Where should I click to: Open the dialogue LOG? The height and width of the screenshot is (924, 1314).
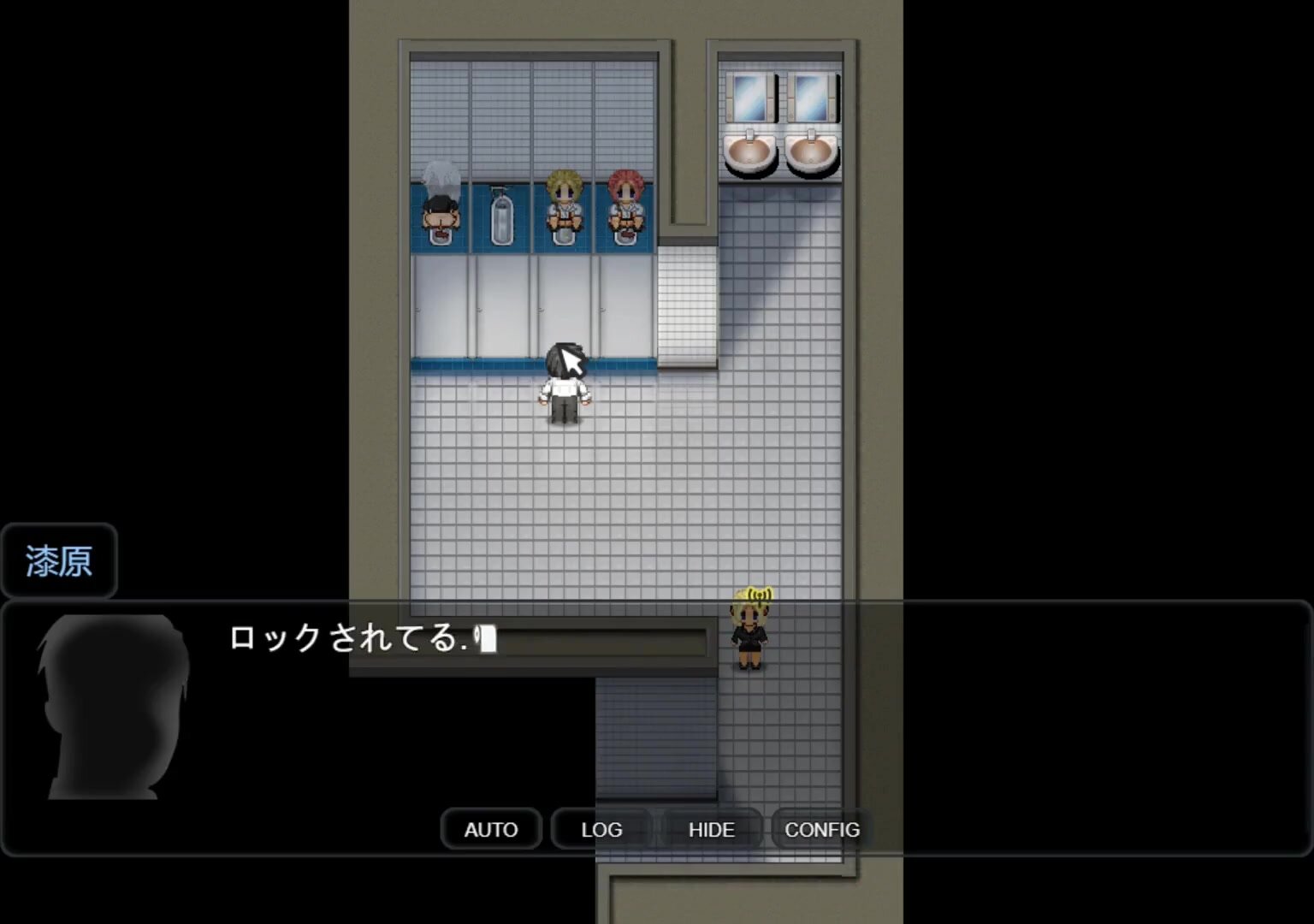(601, 829)
